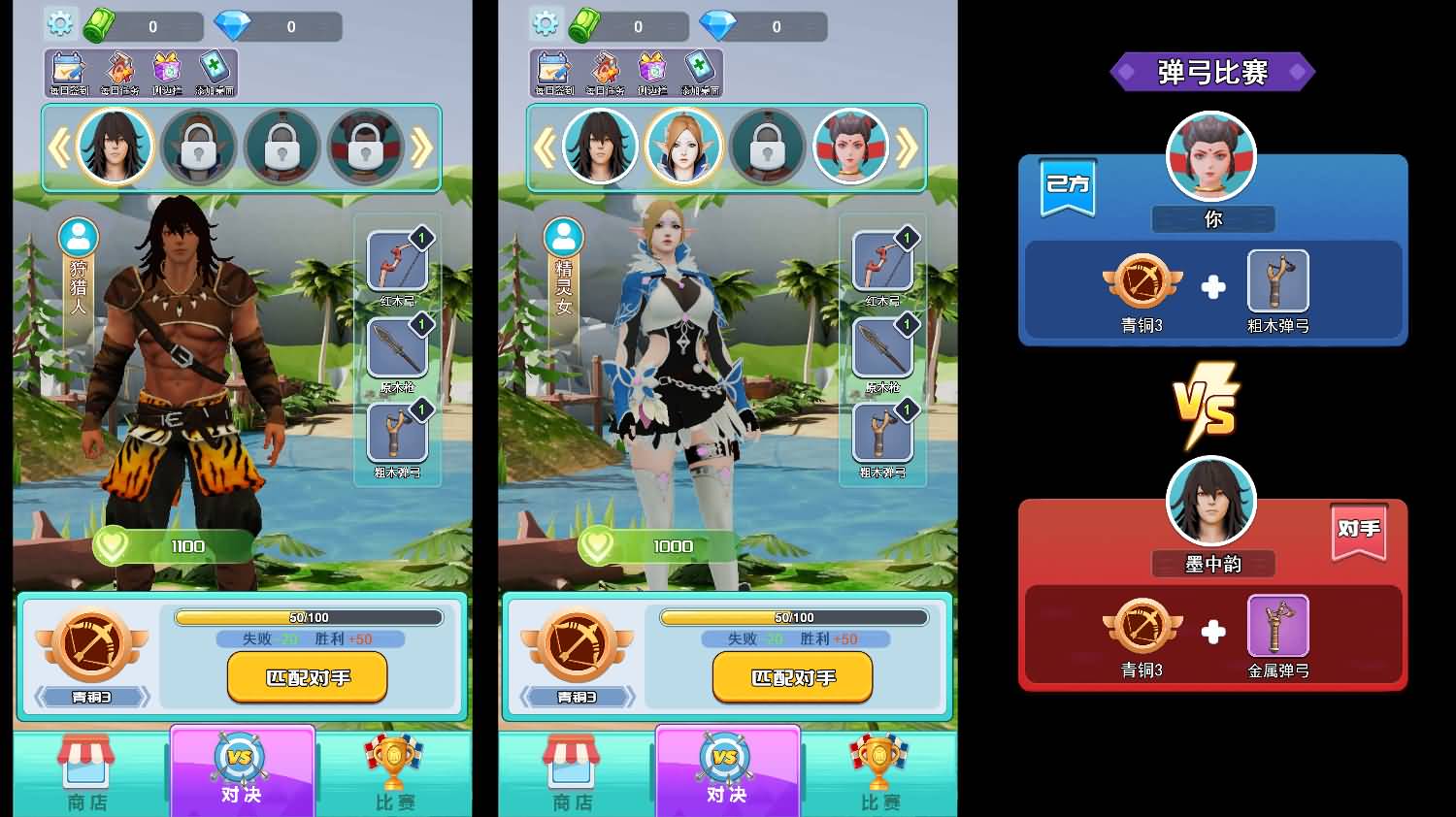Screen dimensions: 1456x817
Task: Click the right arrow to browse characters
Action: click(x=422, y=146)
